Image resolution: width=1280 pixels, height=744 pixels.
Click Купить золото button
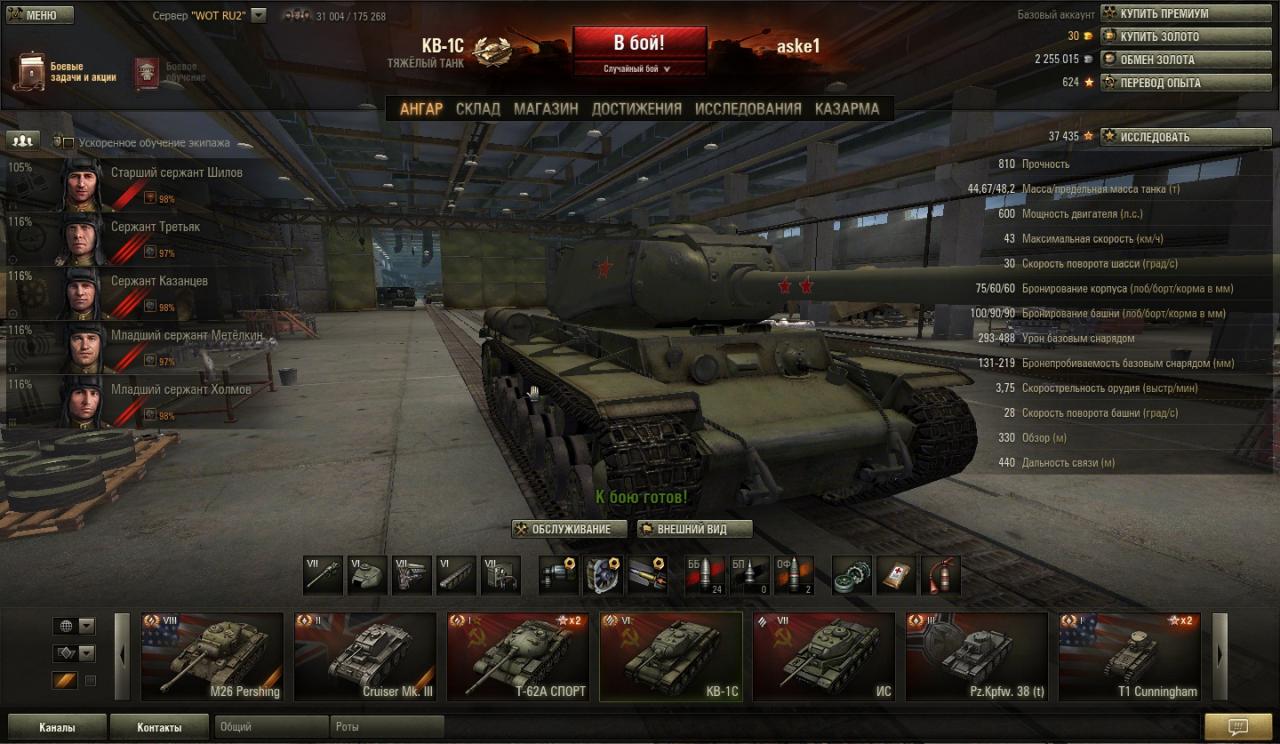1171,37
